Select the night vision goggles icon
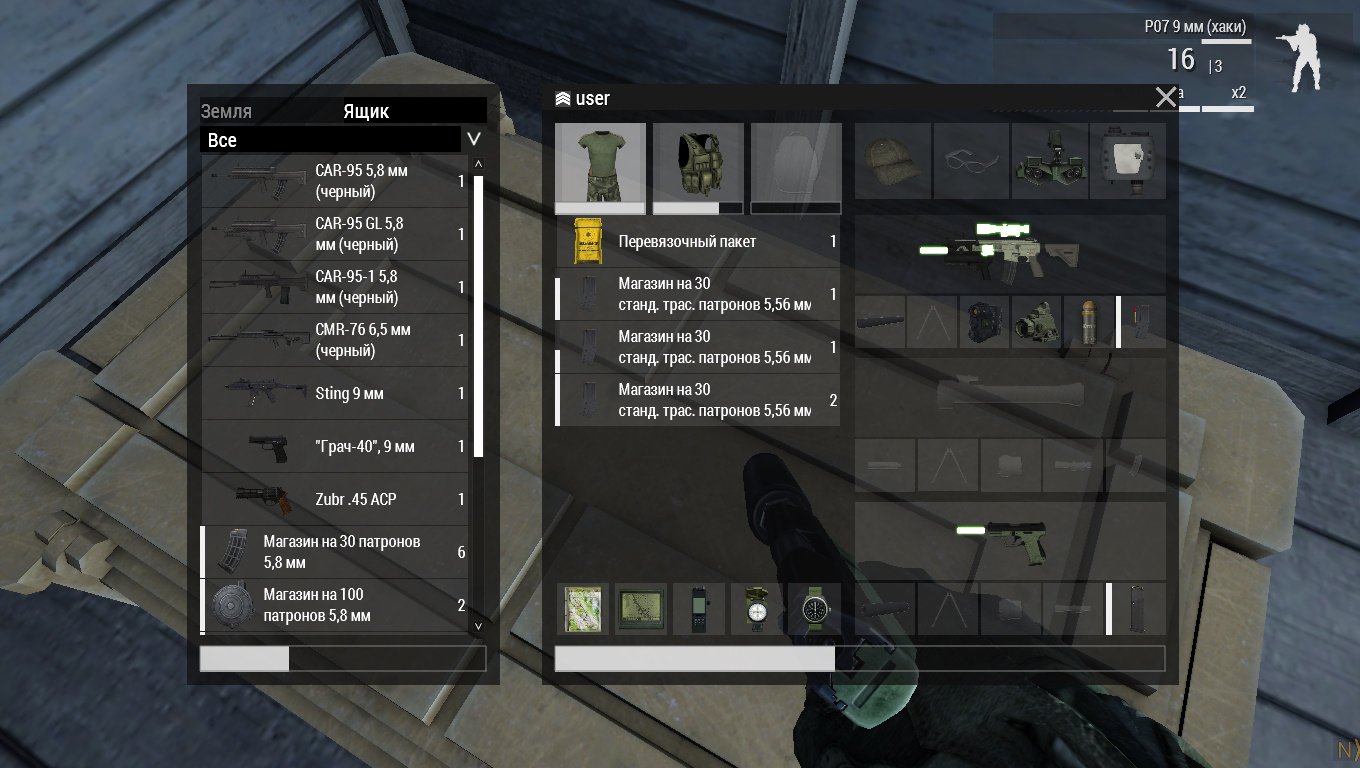Image resolution: width=1360 pixels, height=768 pixels. point(1049,161)
